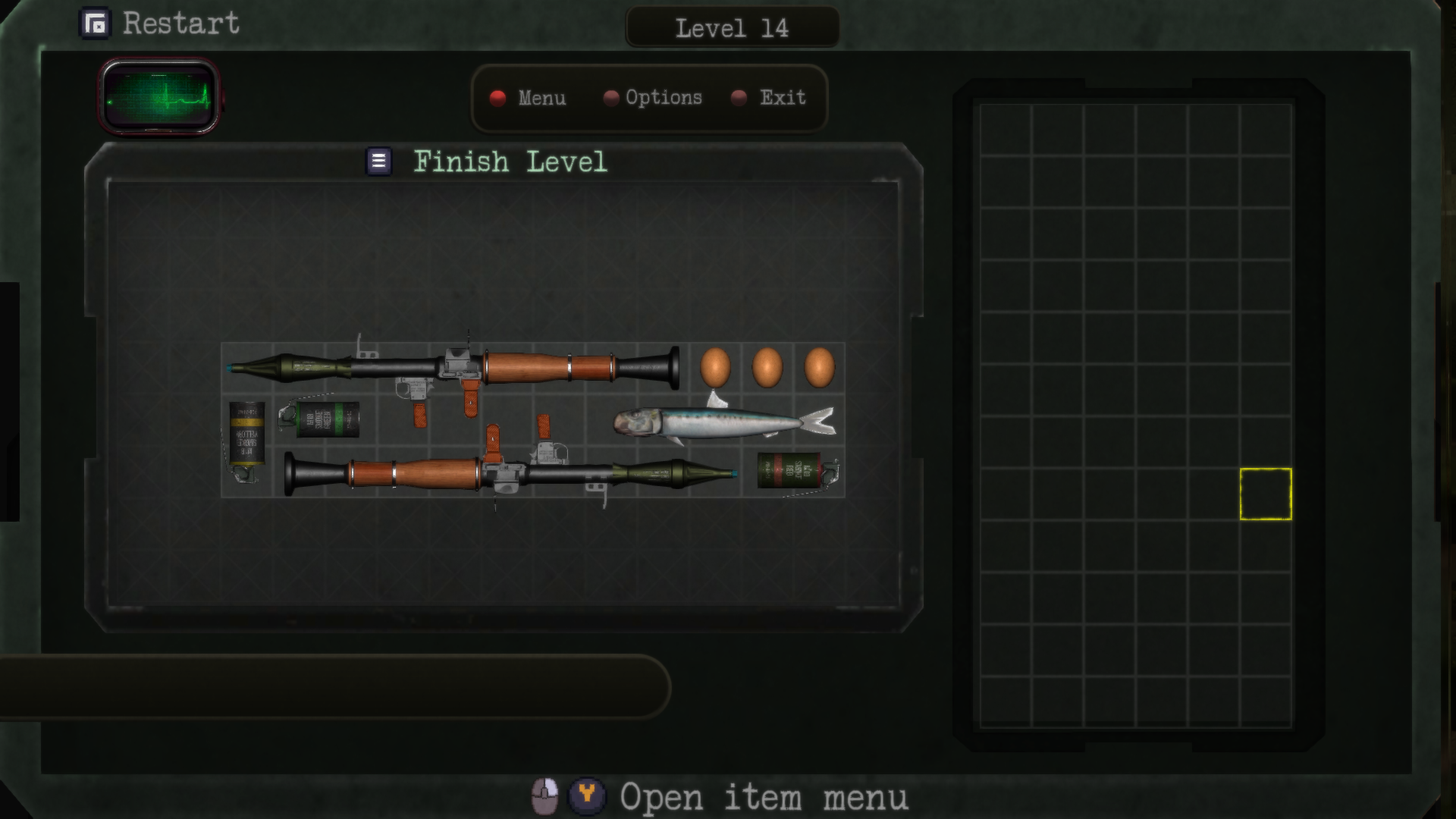Select the Red Smoke canister
The height and width of the screenshot is (819, 1456).
click(788, 470)
